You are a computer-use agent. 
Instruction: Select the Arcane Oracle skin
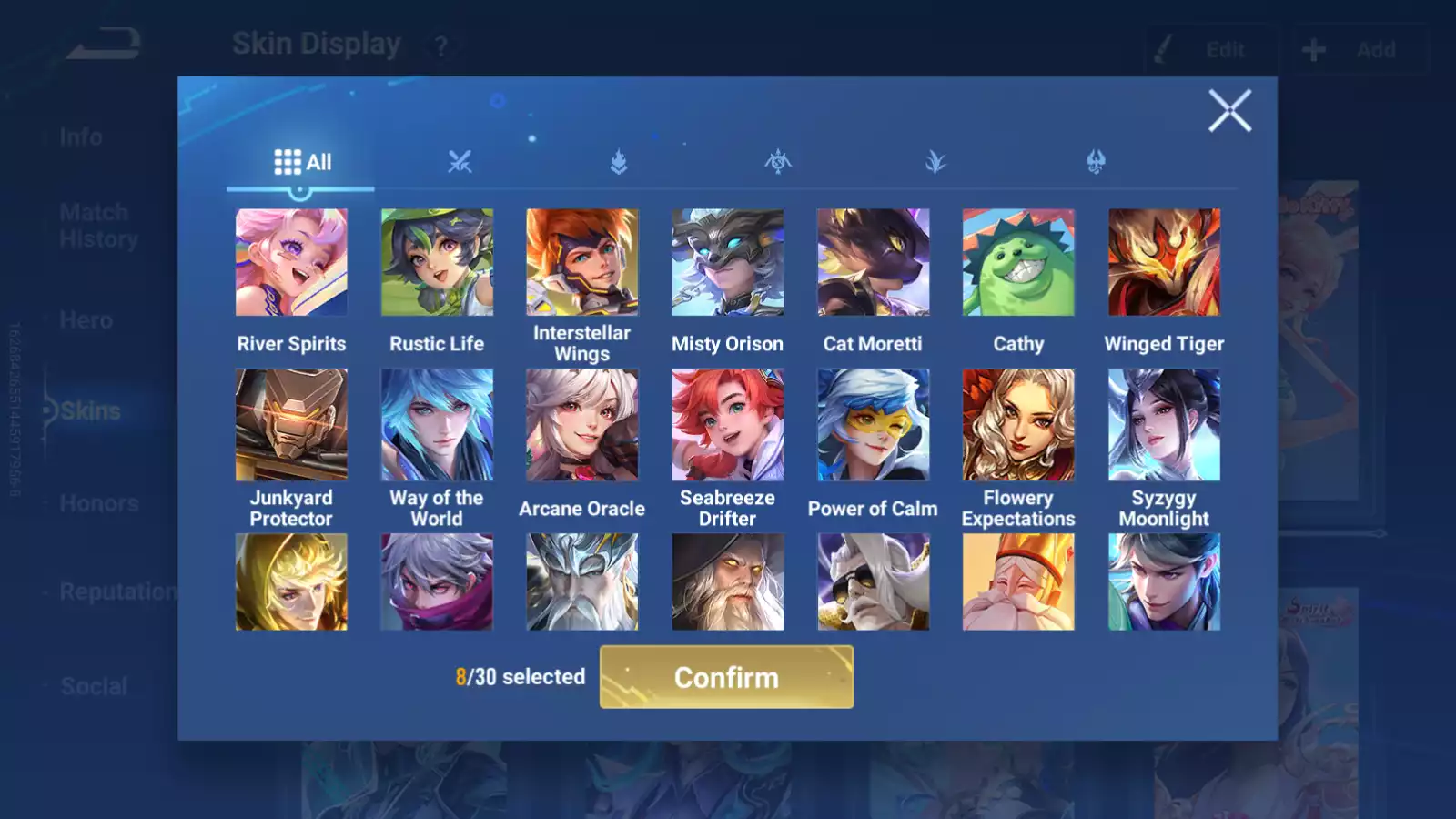pos(582,425)
